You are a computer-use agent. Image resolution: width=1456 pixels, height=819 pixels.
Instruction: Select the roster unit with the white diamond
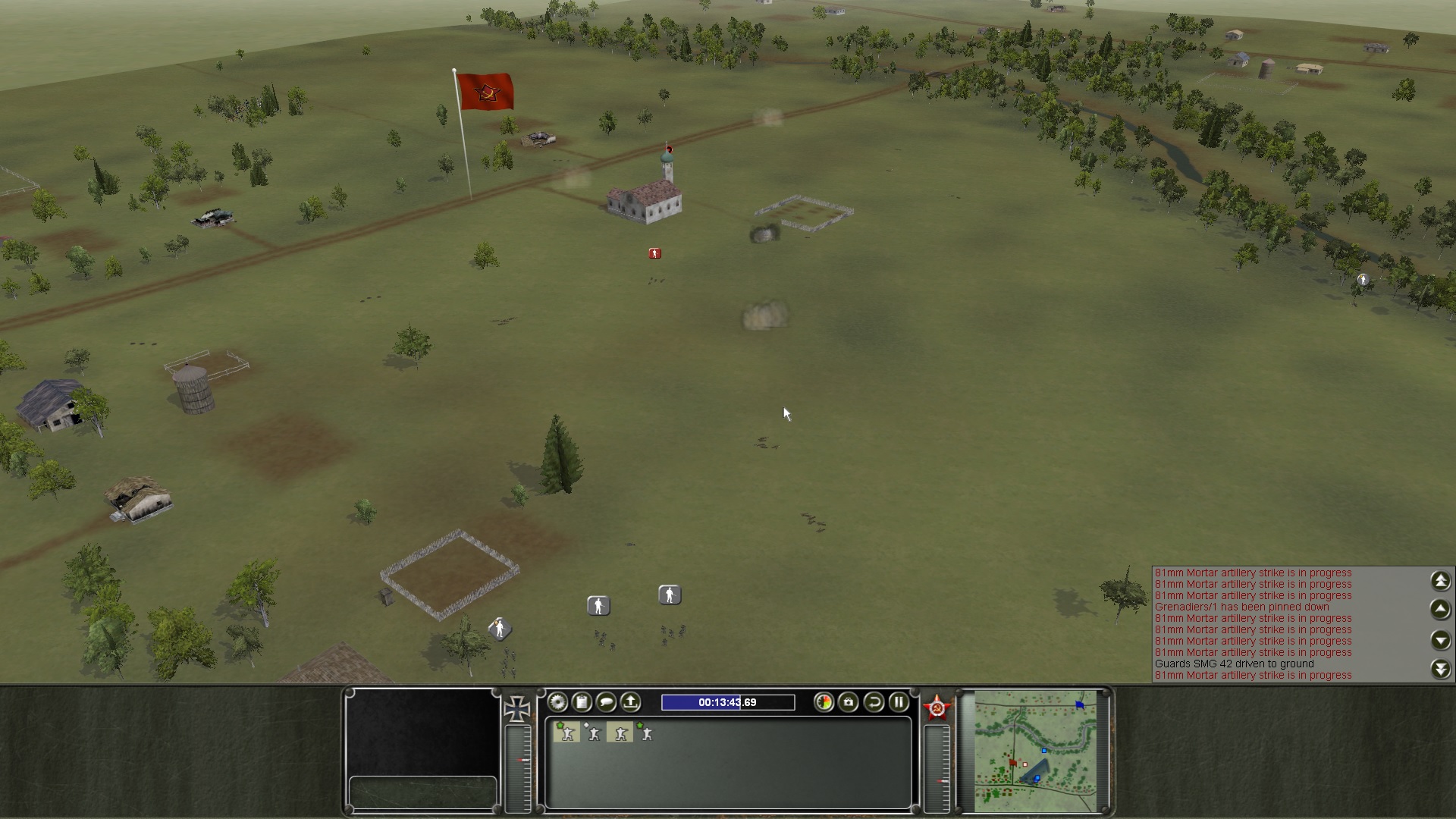pos(593,733)
